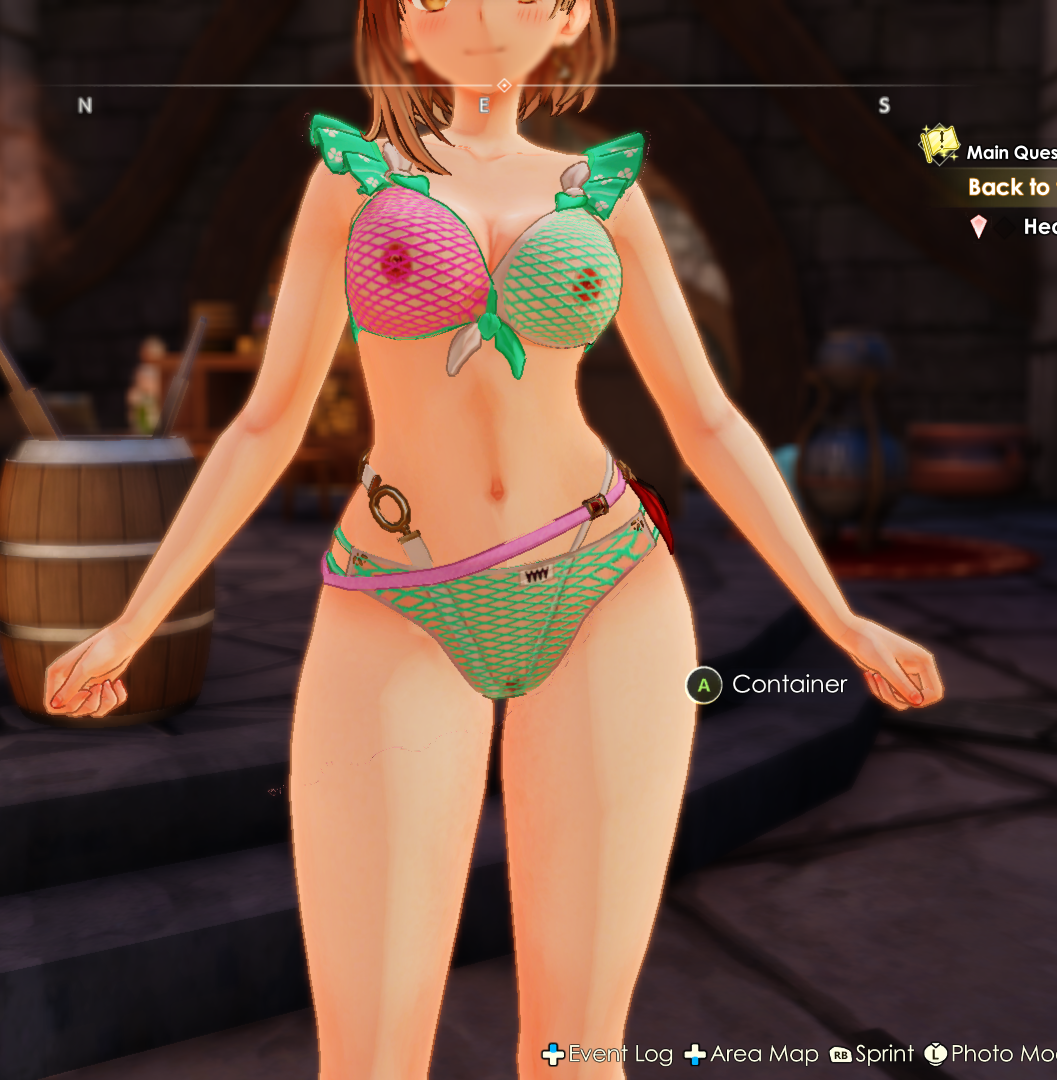Image resolution: width=1057 pixels, height=1080 pixels.
Task: Select the "Back to" quest title
Action: point(1009,187)
